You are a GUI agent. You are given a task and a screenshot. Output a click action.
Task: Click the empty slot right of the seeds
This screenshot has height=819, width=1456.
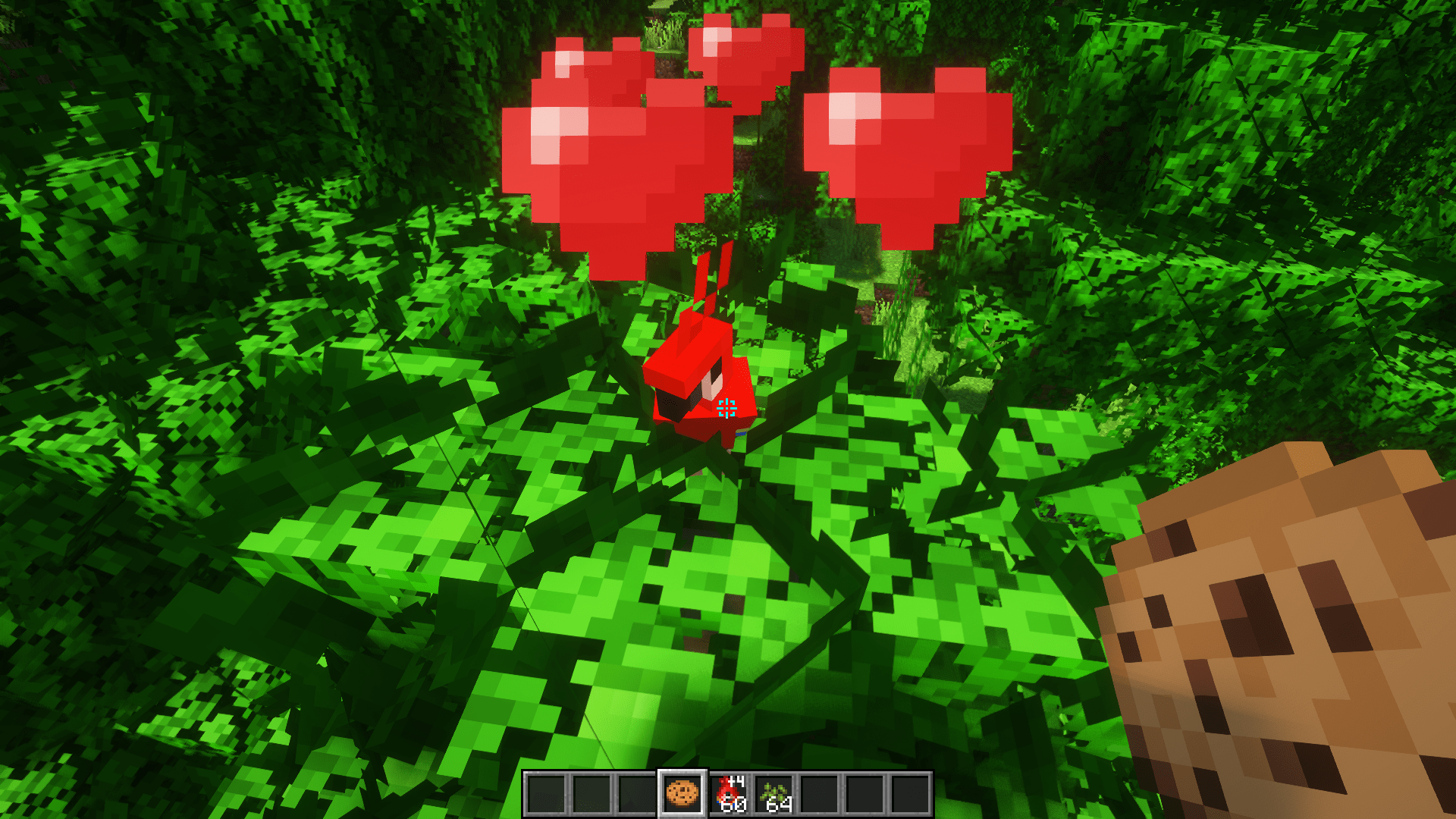click(821, 795)
